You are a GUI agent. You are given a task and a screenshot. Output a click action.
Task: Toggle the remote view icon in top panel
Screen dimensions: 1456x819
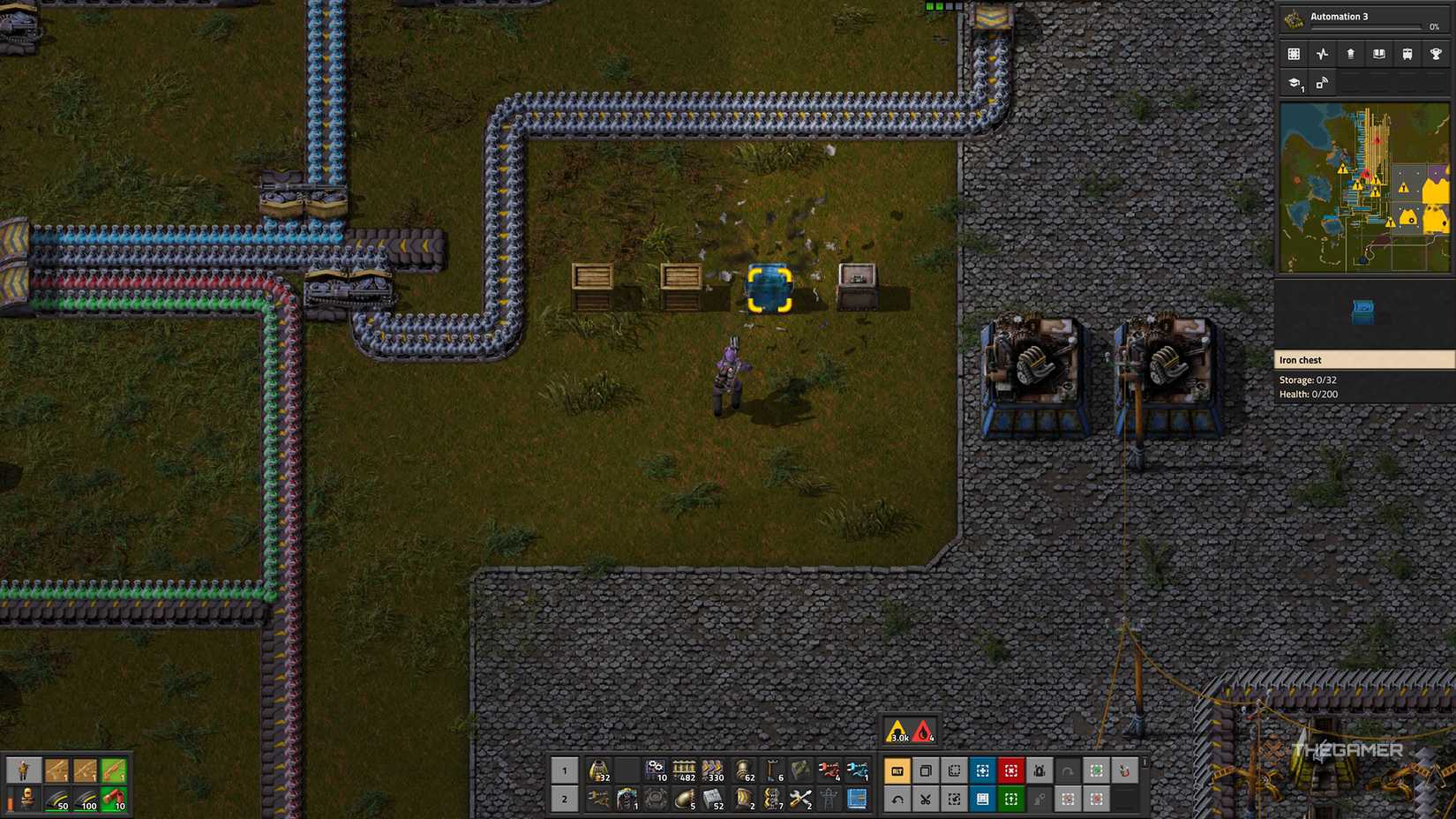click(1321, 84)
